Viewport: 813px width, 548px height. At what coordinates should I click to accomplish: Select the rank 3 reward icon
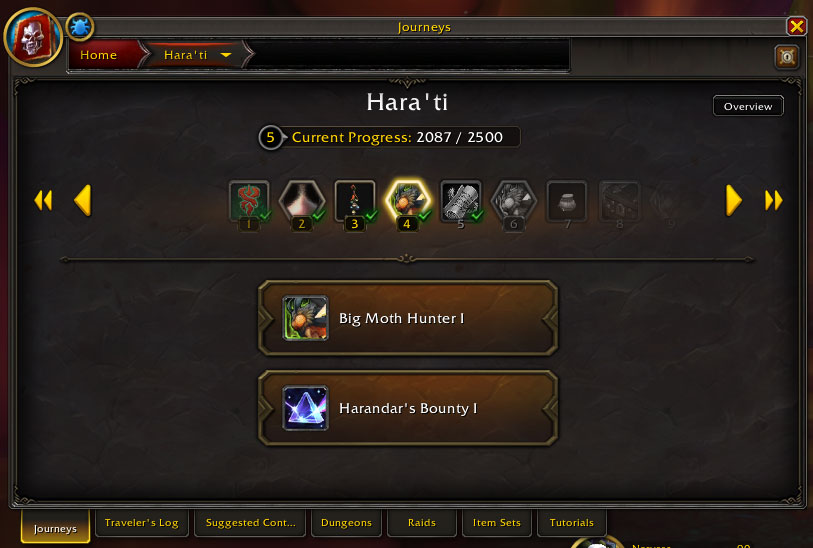pos(354,200)
